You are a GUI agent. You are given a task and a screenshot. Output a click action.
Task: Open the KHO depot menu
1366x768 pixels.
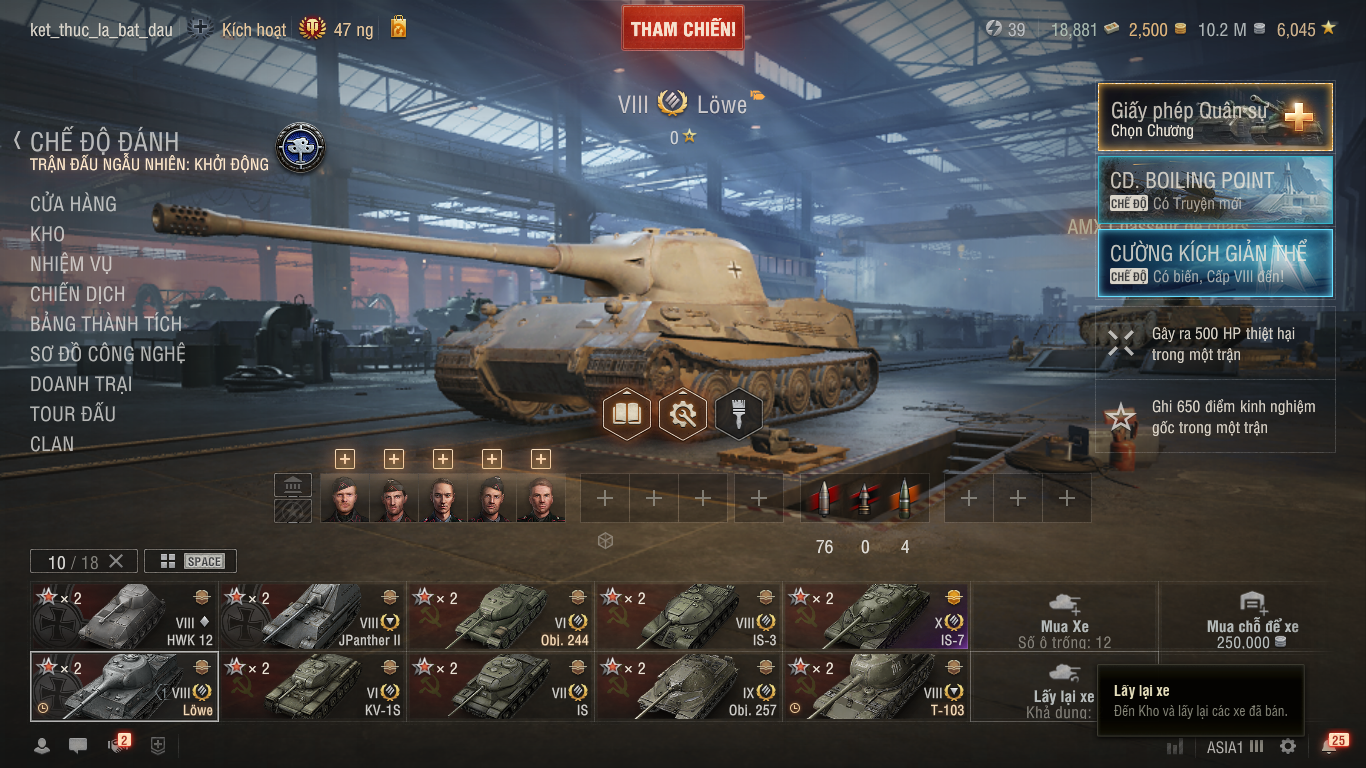[x=47, y=234]
